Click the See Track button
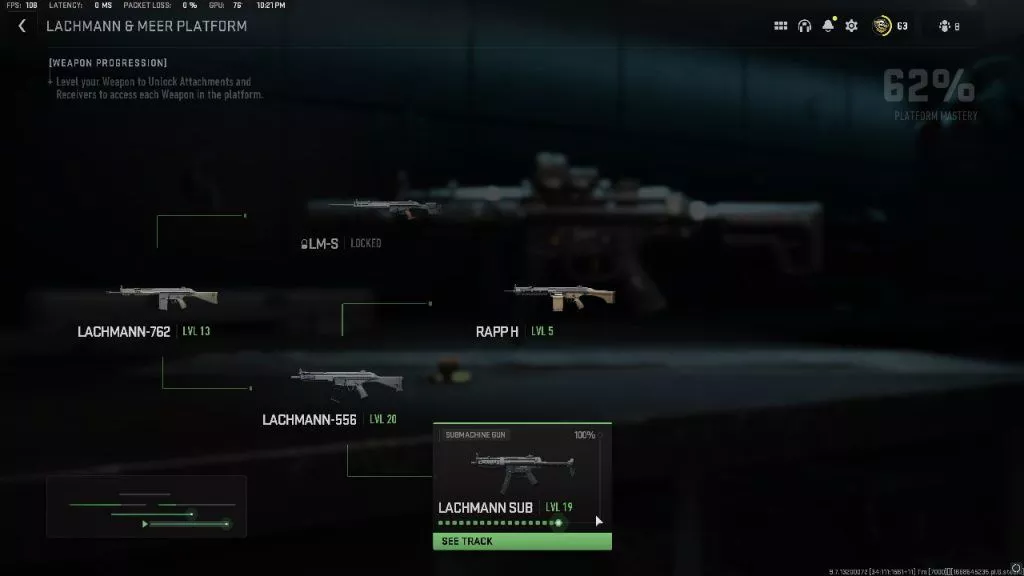Viewport: 1024px width, 576px height. [x=521, y=541]
